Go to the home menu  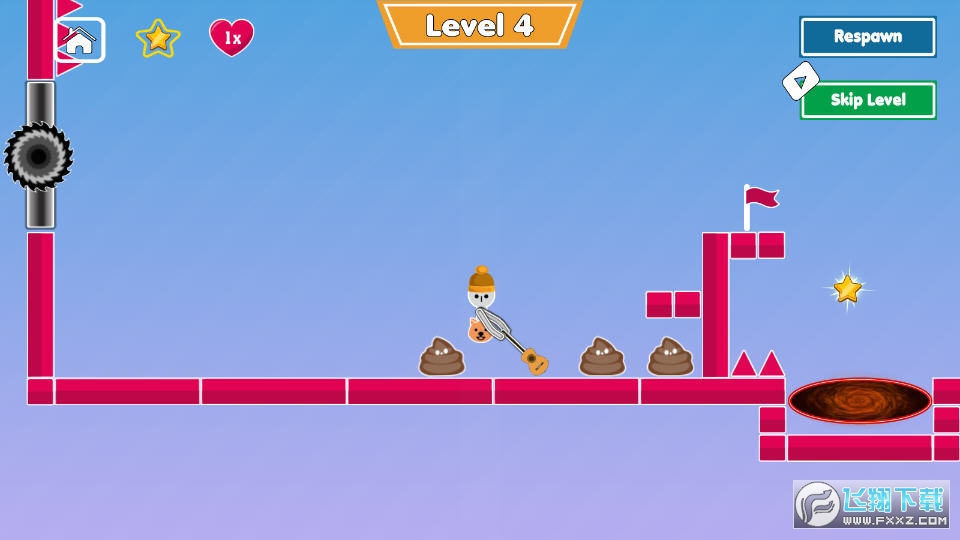[80, 40]
